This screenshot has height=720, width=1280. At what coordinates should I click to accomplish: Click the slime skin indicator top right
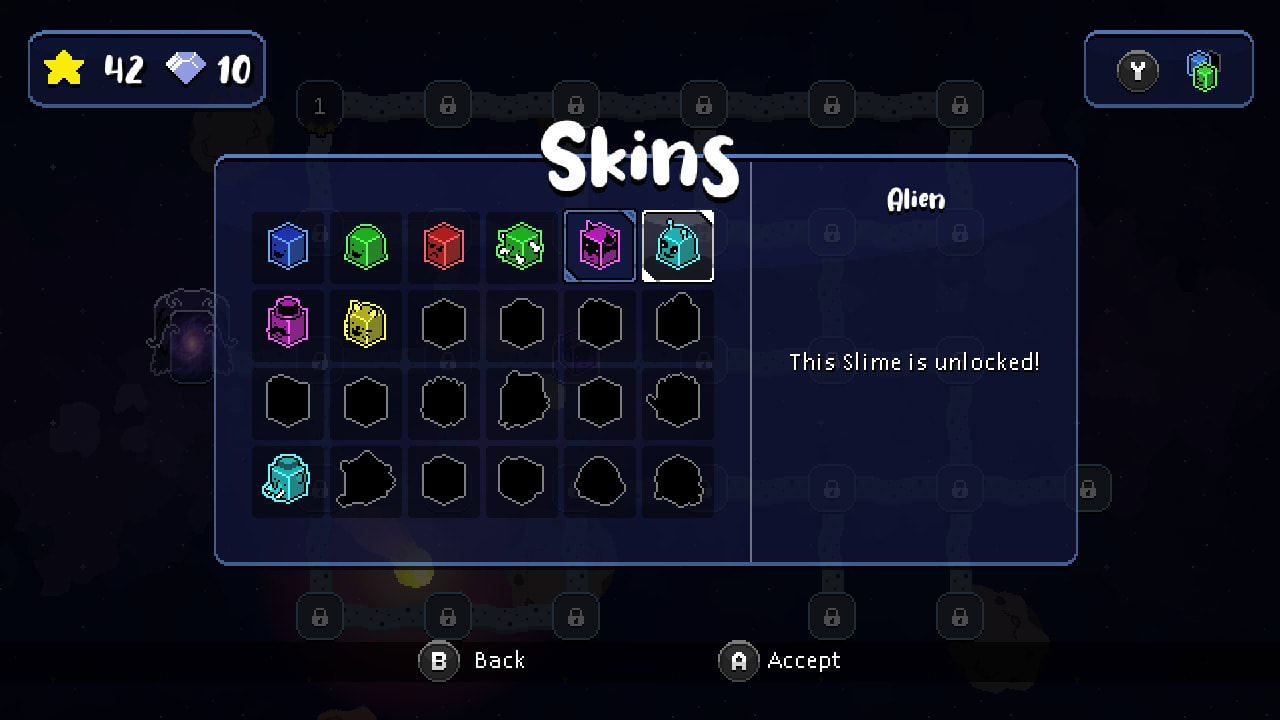coord(1202,70)
